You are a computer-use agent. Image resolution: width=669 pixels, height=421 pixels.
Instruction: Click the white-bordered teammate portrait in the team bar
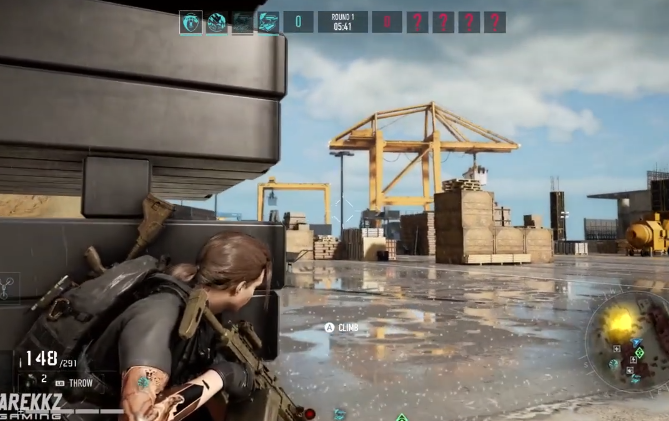[x=191, y=22]
